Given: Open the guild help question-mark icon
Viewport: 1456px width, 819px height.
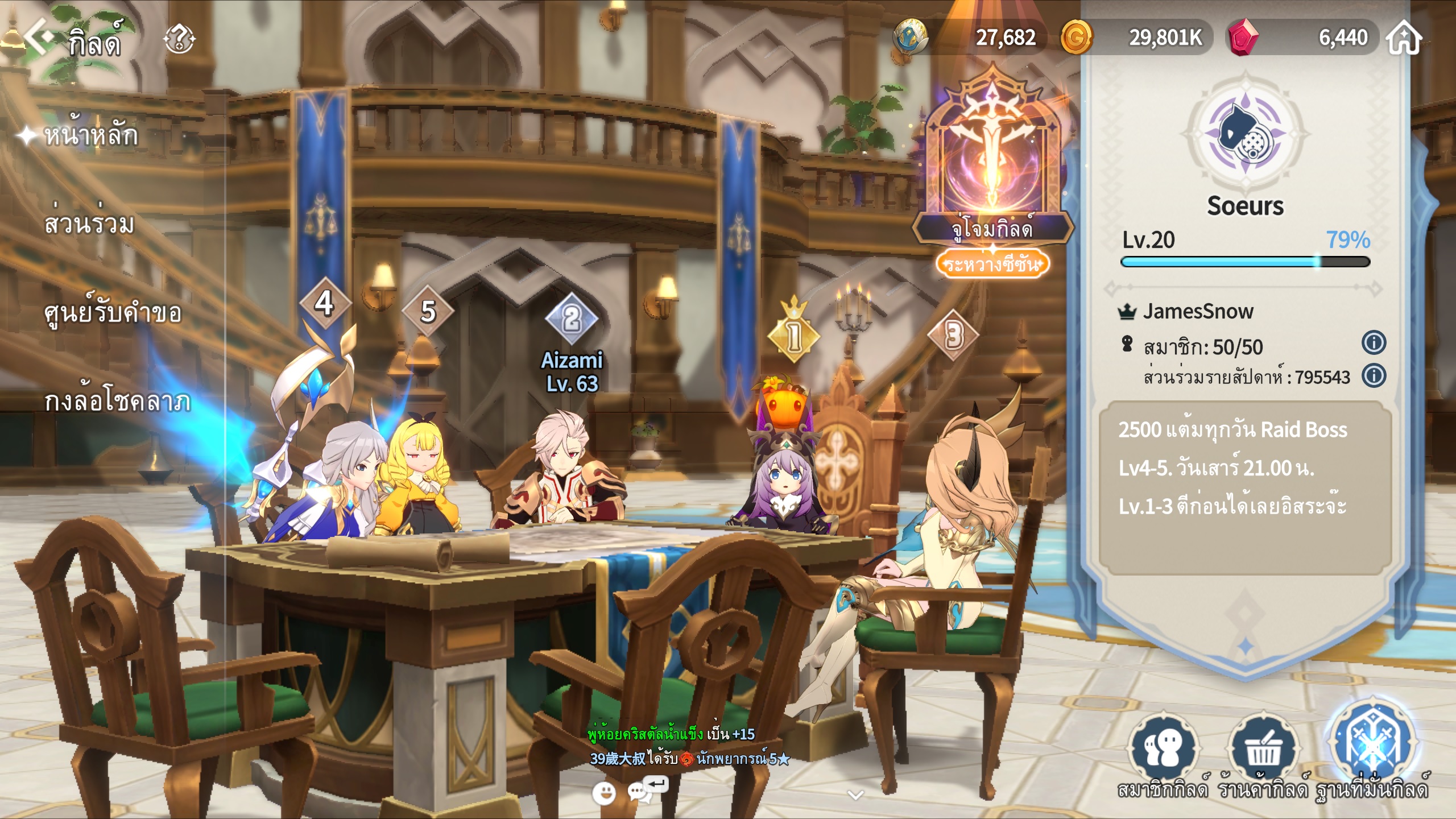Looking at the screenshot, I should click(x=179, y=39).
